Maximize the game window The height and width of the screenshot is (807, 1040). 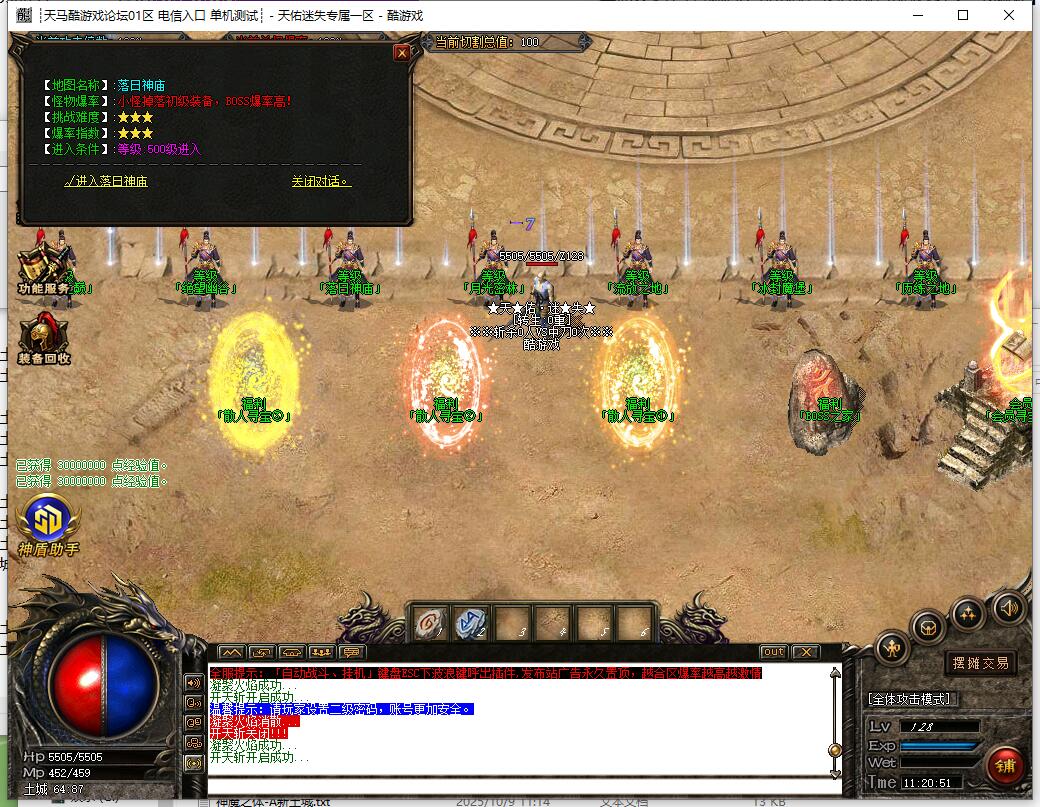[x=963, y=15]
